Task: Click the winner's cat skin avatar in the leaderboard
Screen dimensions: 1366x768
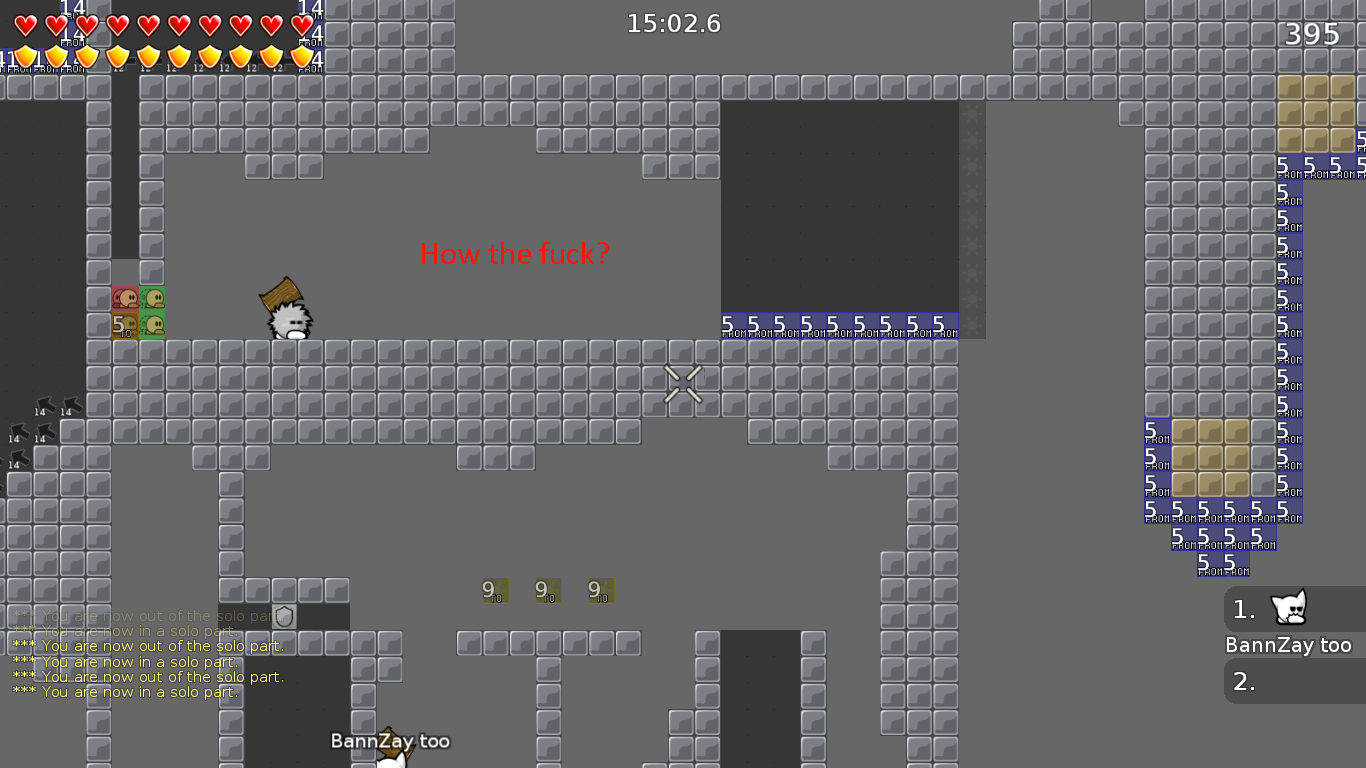Action: pyautogui.click(x=1291, y=609)
